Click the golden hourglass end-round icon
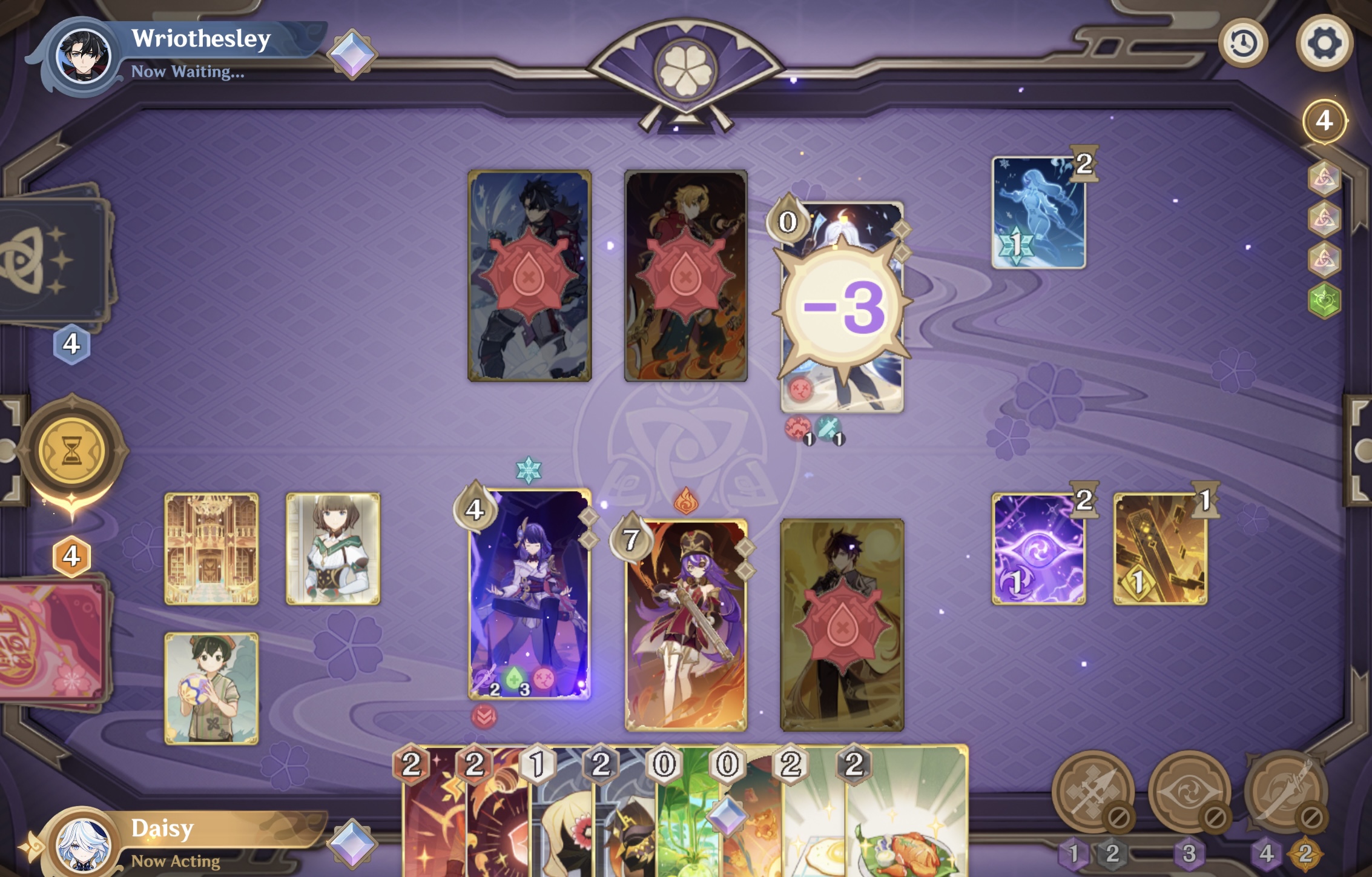Screen dimensions: 1372x877 coord(73,451)
